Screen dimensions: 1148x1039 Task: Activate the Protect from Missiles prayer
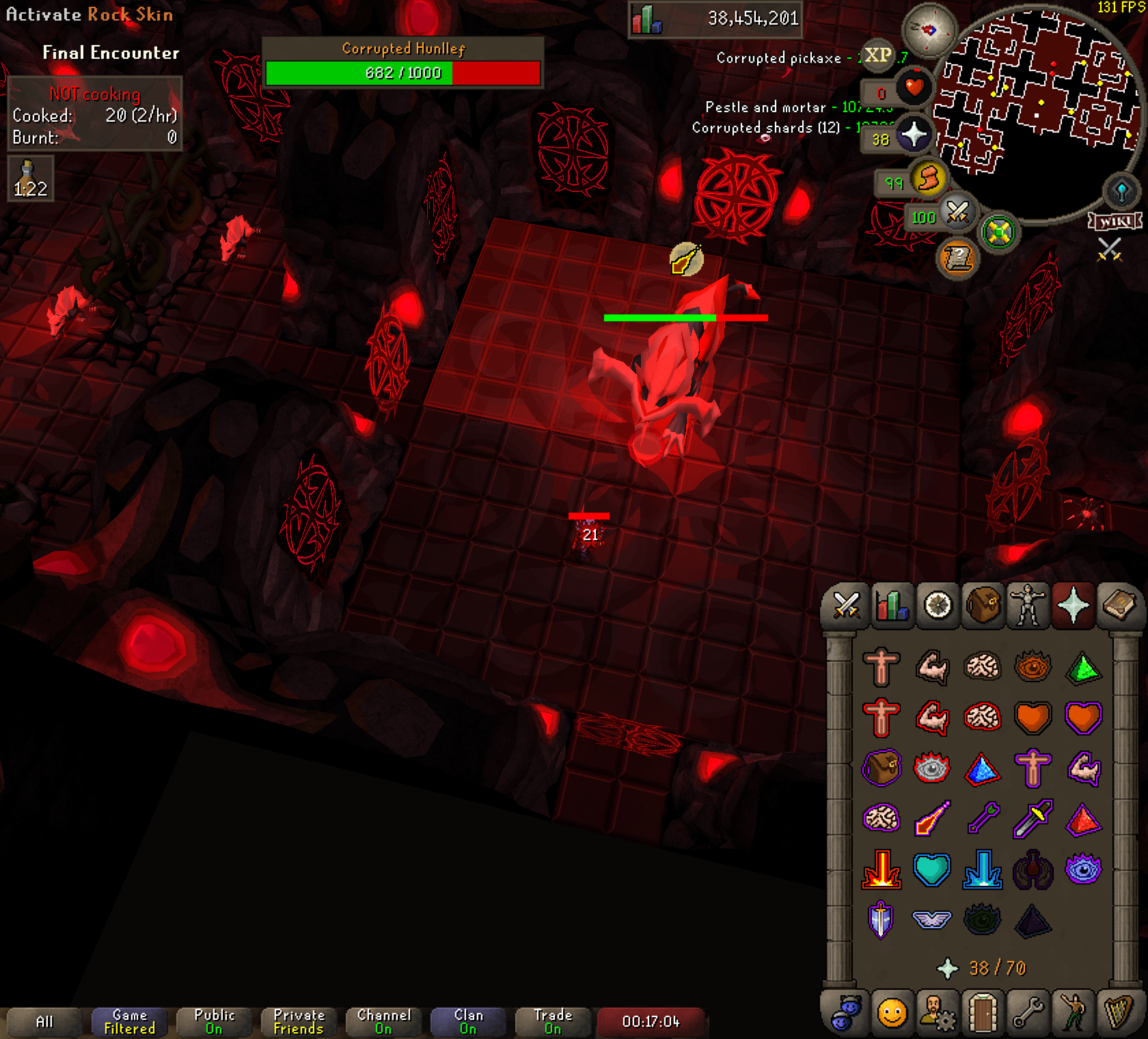point(983,819)
